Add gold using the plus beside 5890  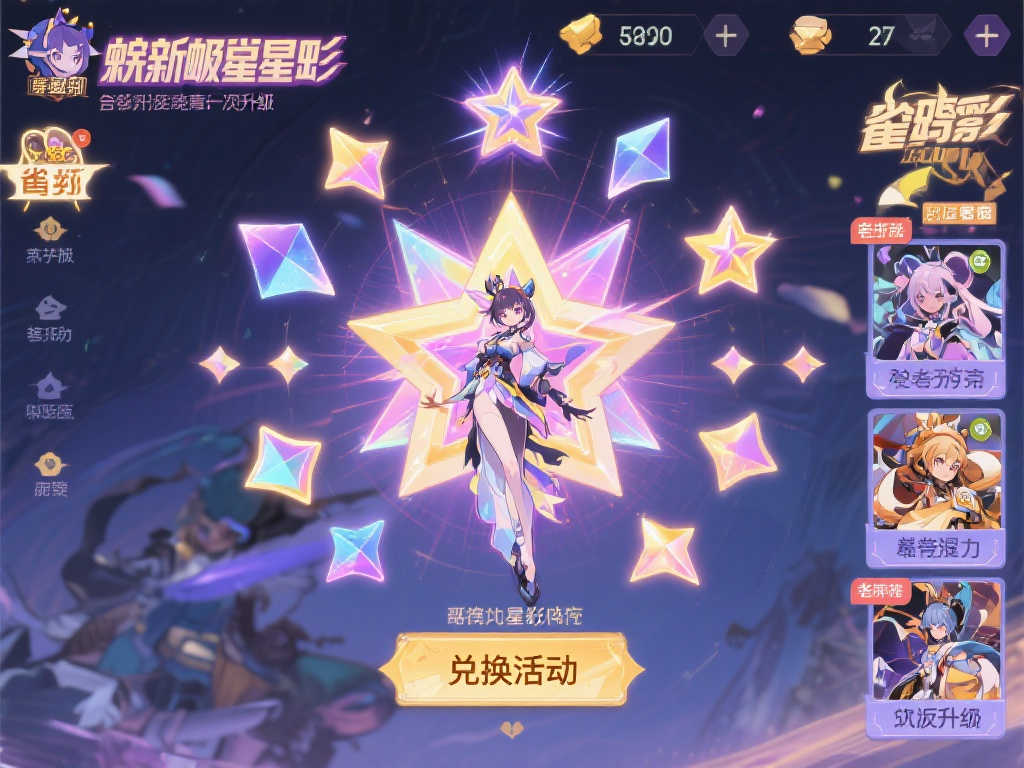click(726, 36)
